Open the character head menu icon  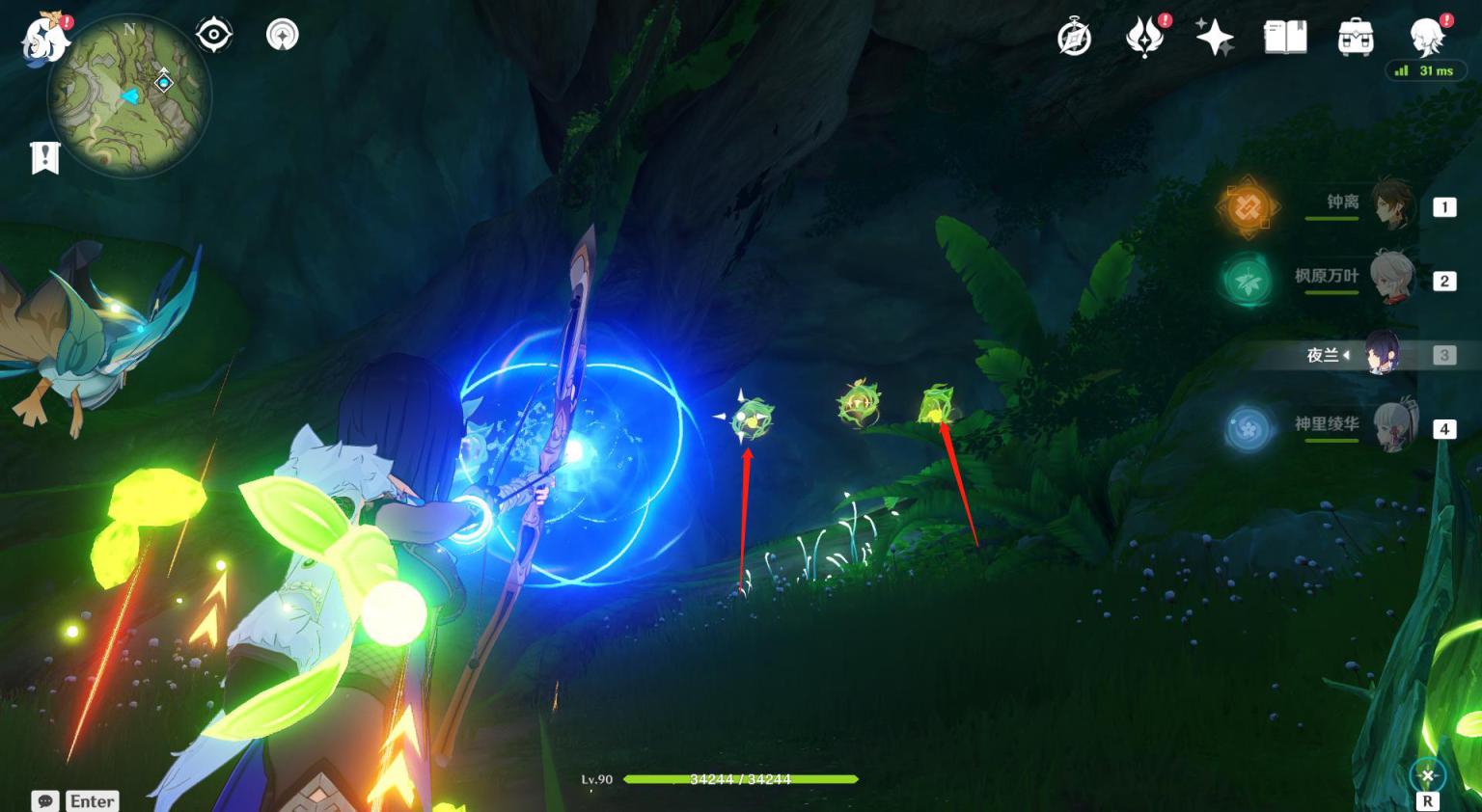[1427, 39]
